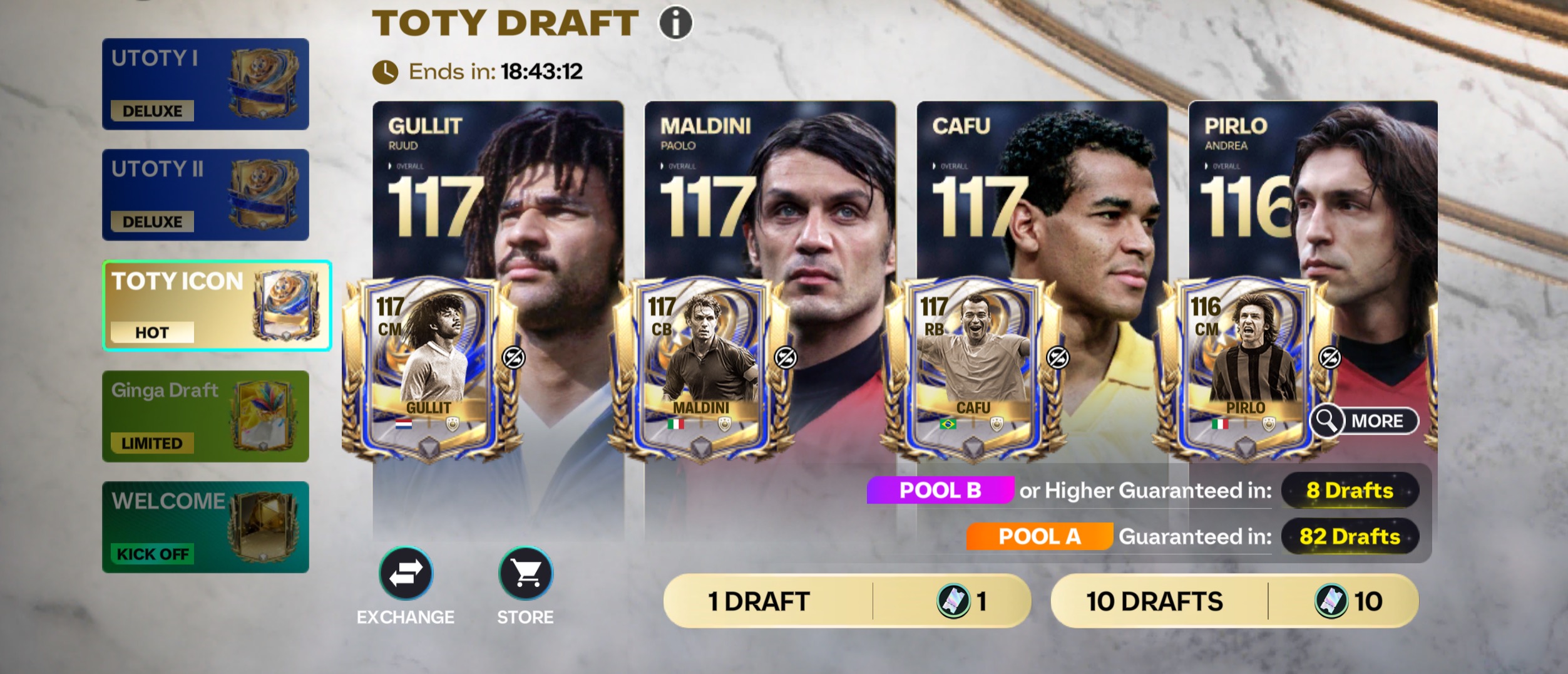Viewport: 1568px width, 674px height.
Task: Buy 1 Draft for one ticket
Action: (x=846, y=601)
